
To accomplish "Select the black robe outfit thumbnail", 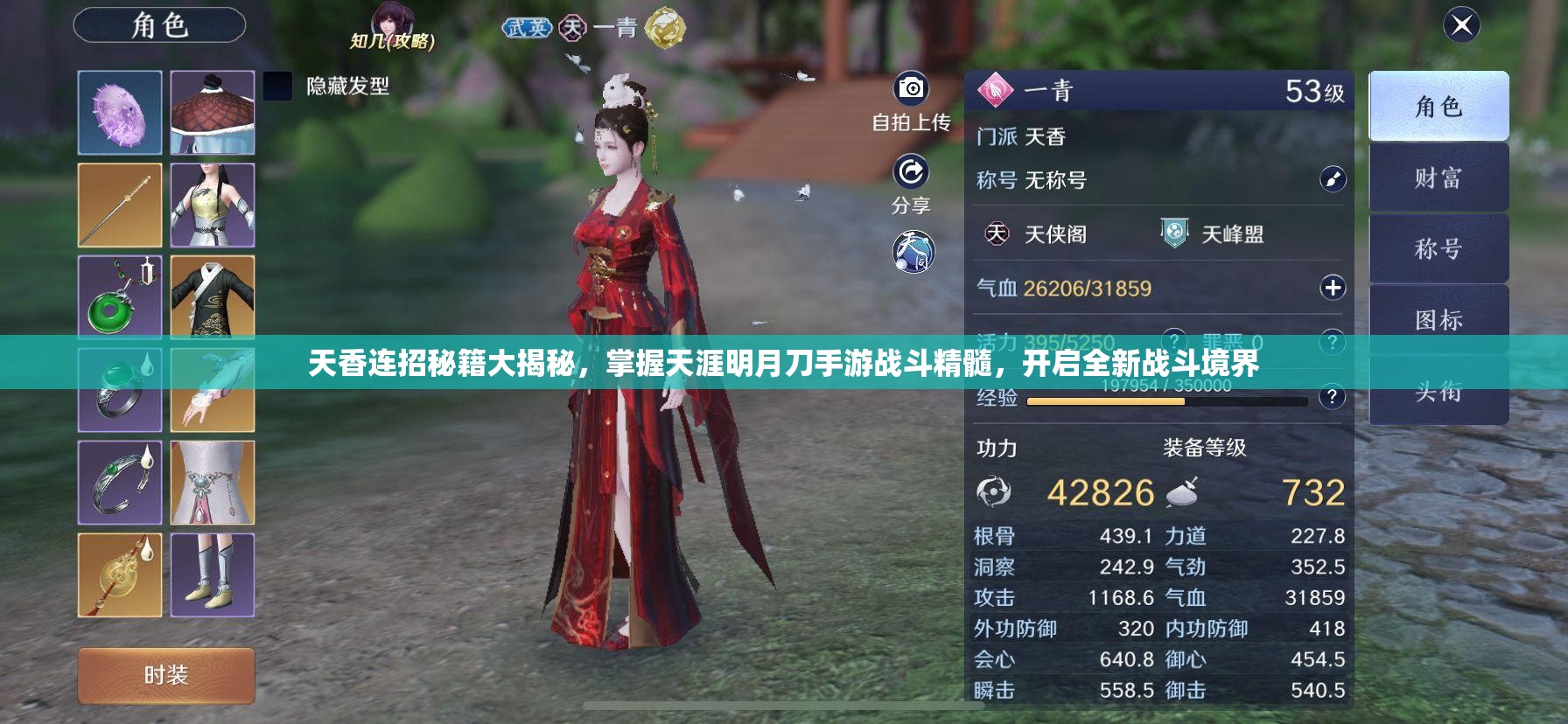I will [213, 297].
